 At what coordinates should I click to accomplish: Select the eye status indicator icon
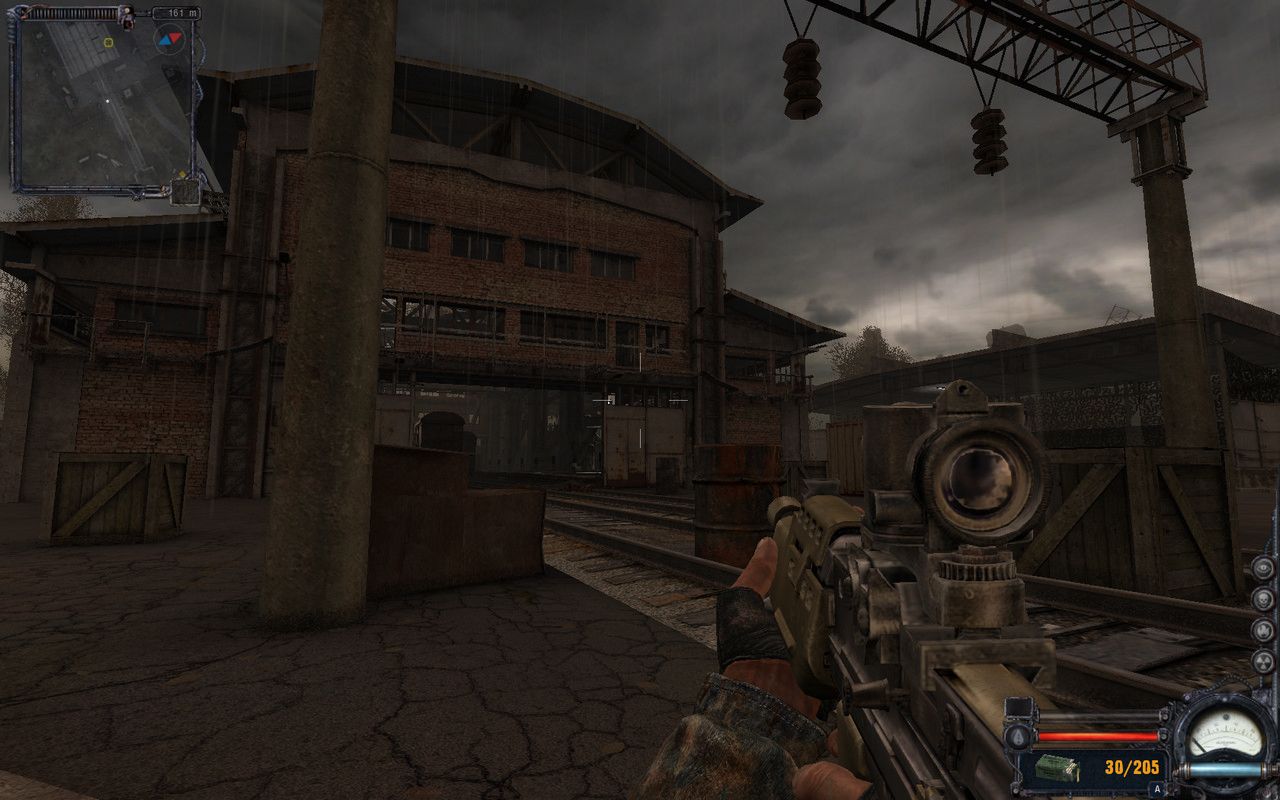tap(1263, 568)
